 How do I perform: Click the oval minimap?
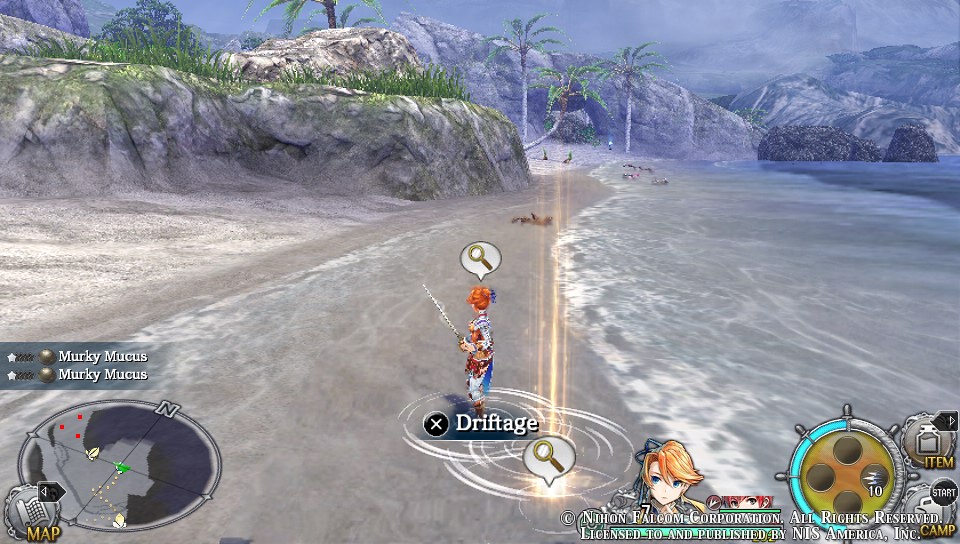120,466
